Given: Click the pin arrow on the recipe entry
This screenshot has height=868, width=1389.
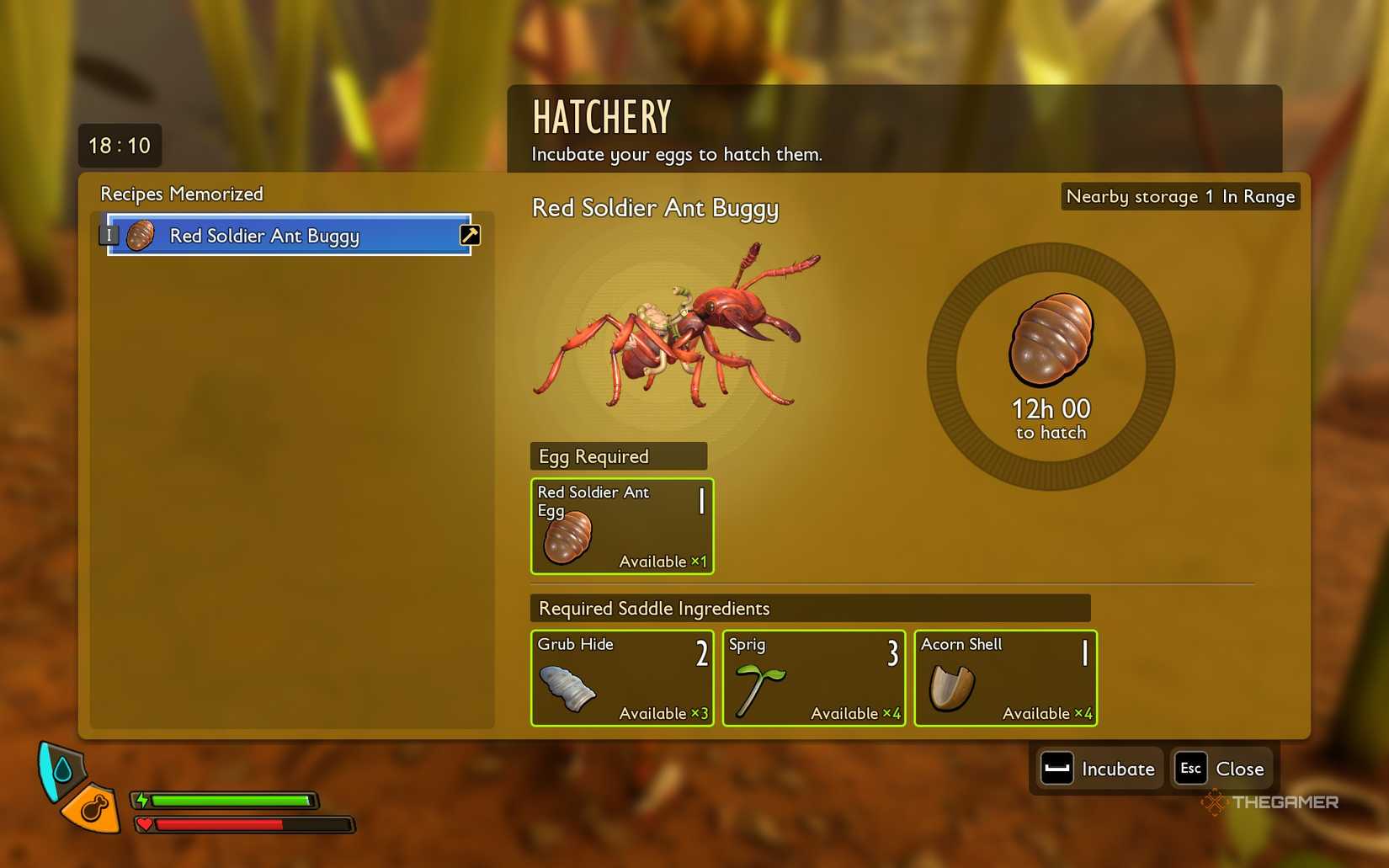Looking at the screenshot, I should point(468,235).
